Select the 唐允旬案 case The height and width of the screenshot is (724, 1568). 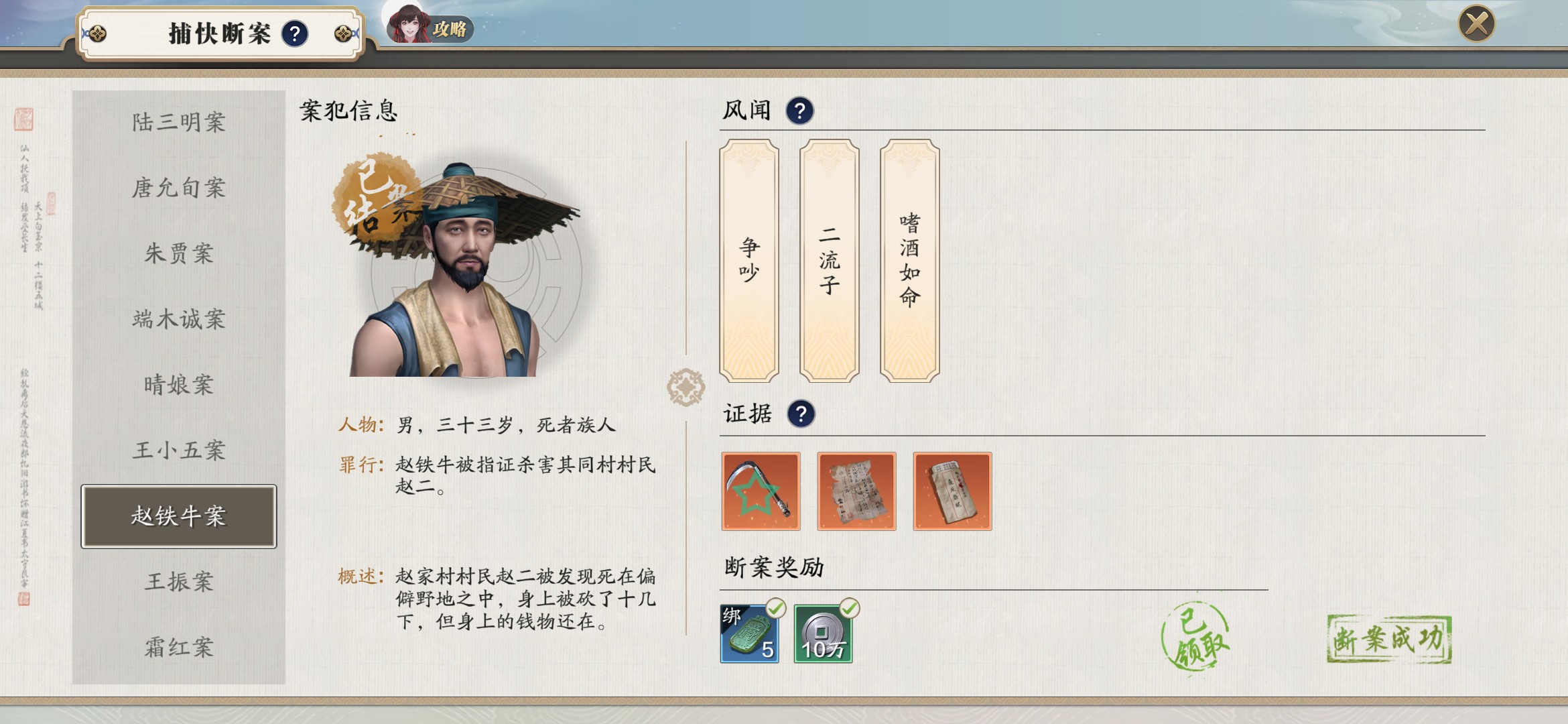(179, 188)
